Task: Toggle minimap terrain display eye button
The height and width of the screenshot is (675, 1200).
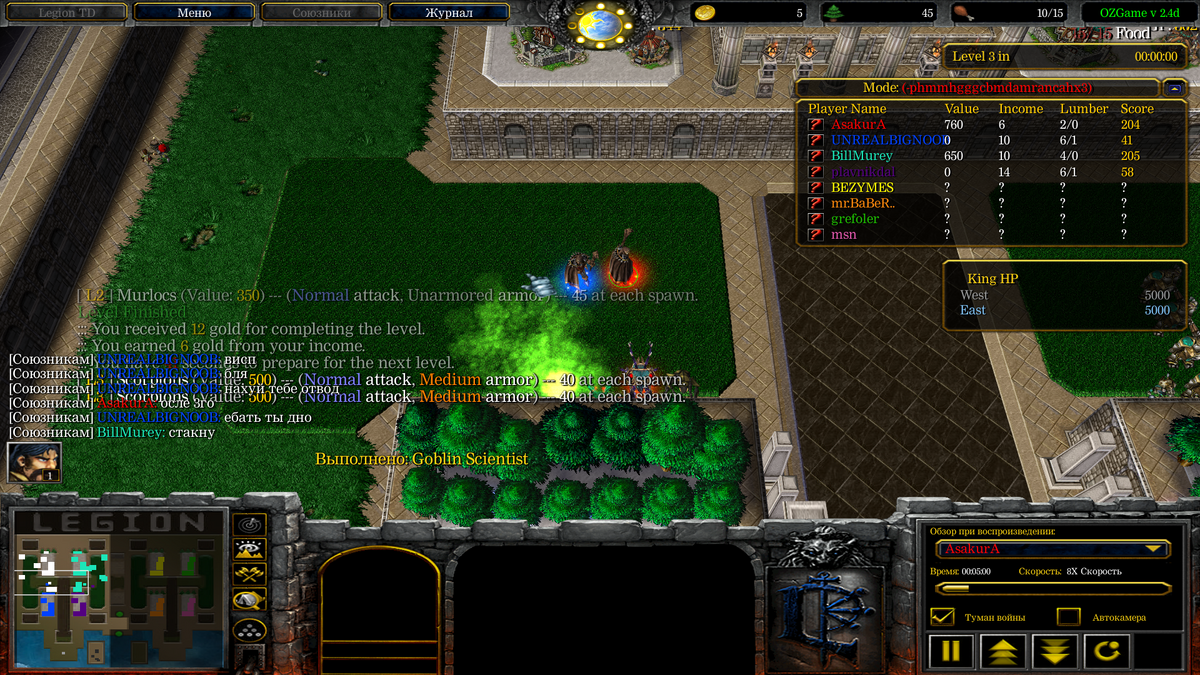Action: click(x=249, y=549)
